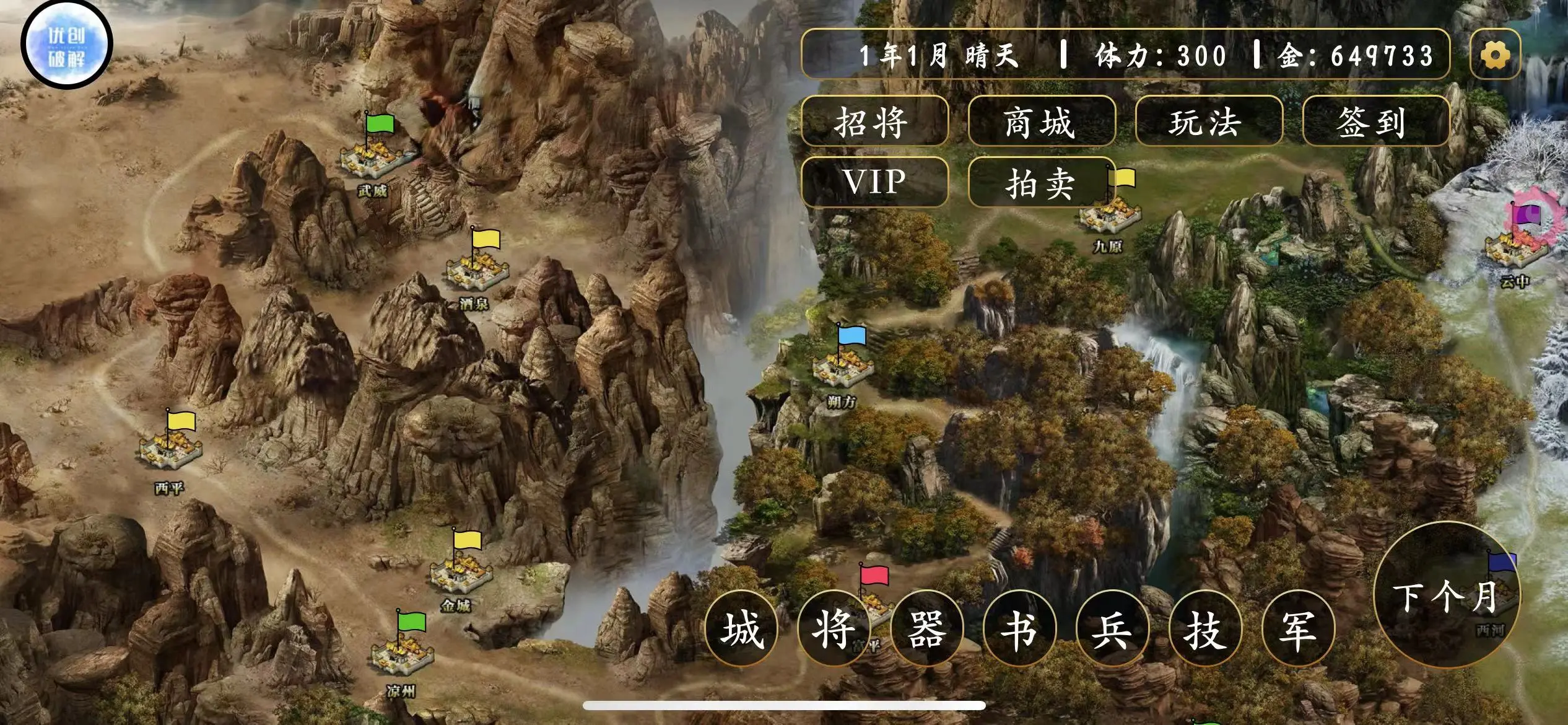
Task: Open the 兵 troops menu
Action: (1113, 628)
